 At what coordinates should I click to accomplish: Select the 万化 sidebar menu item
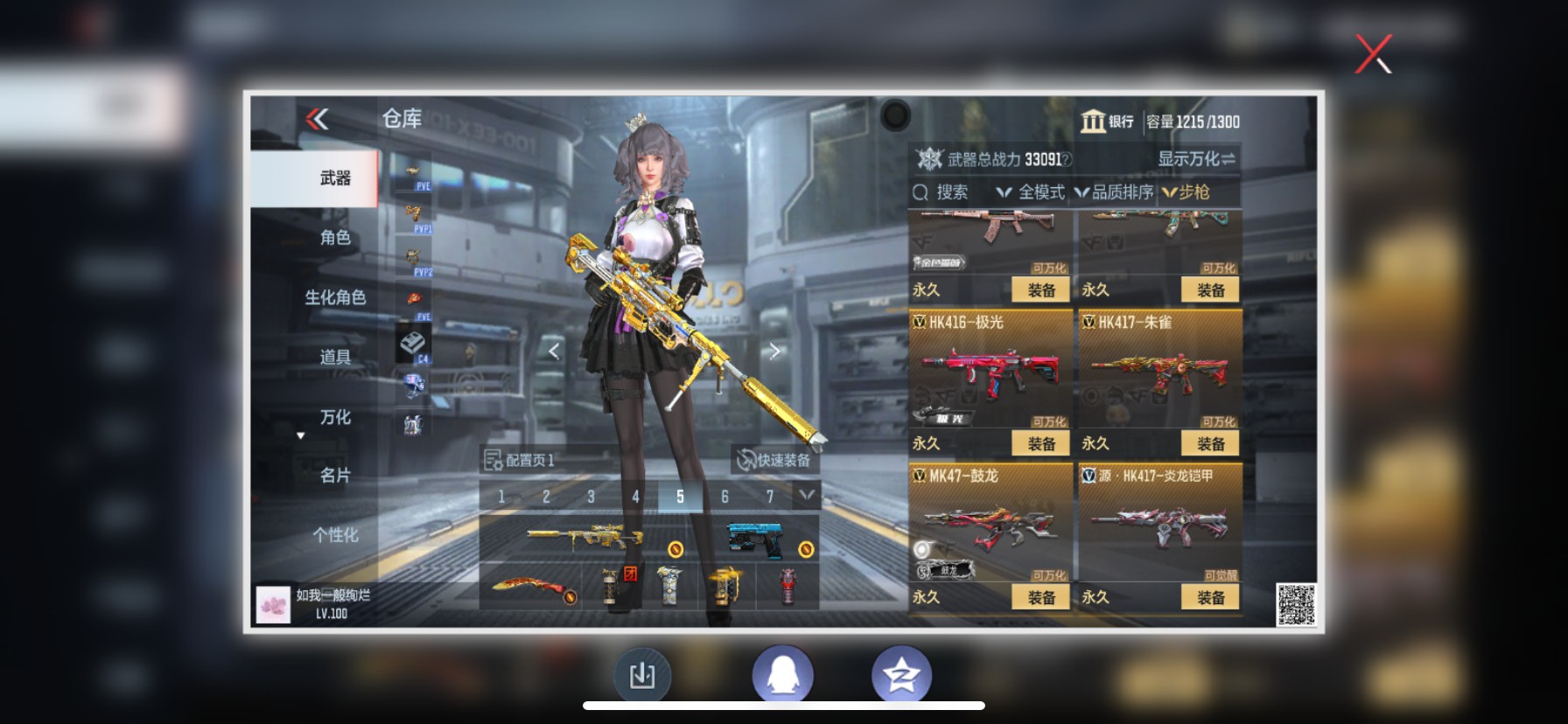(336, 418)
